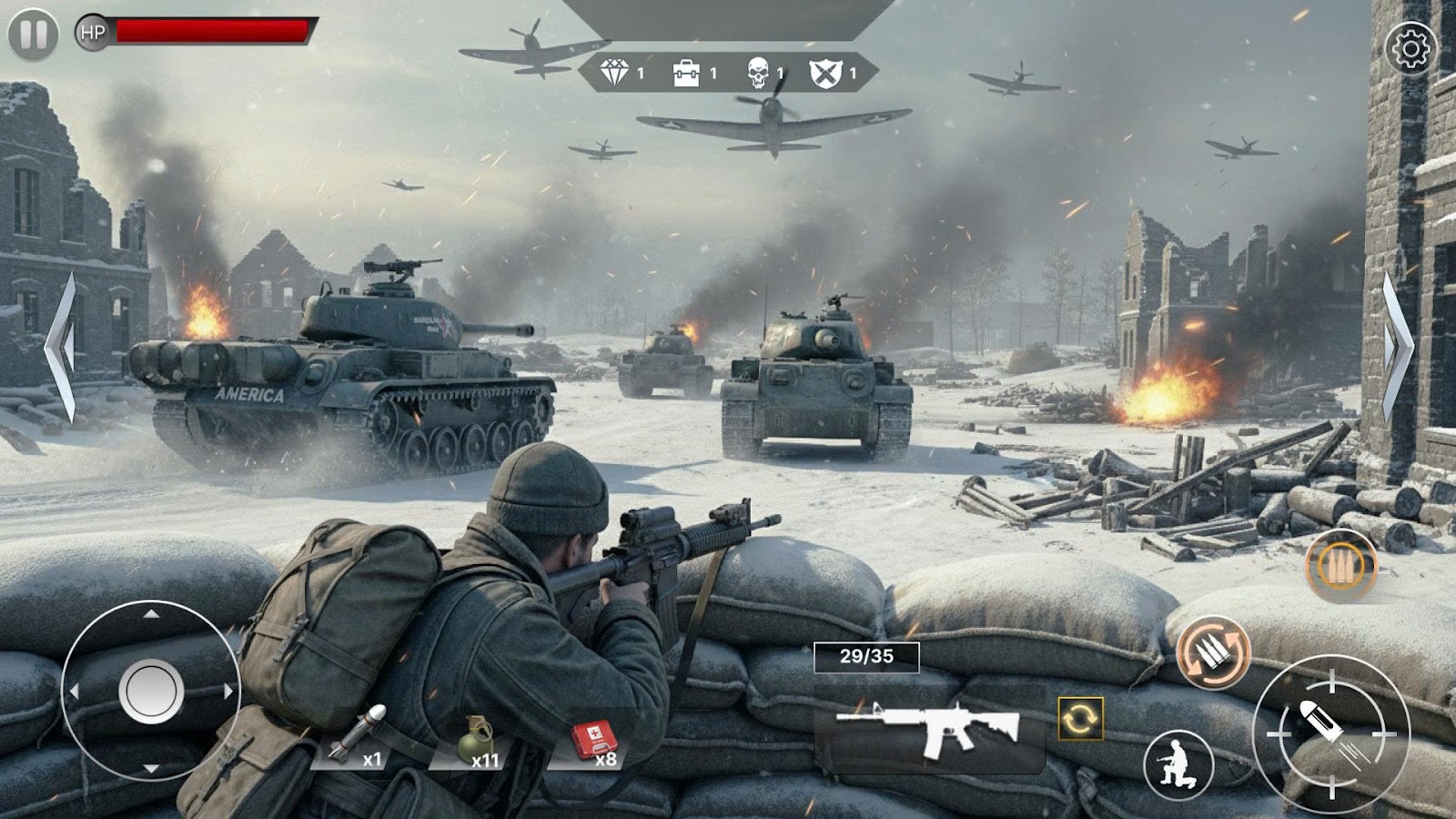Viewport: 1456px width, 819px height.
Task: Switch weapon using the yellow swap icon
Action: pos(1080,719)
